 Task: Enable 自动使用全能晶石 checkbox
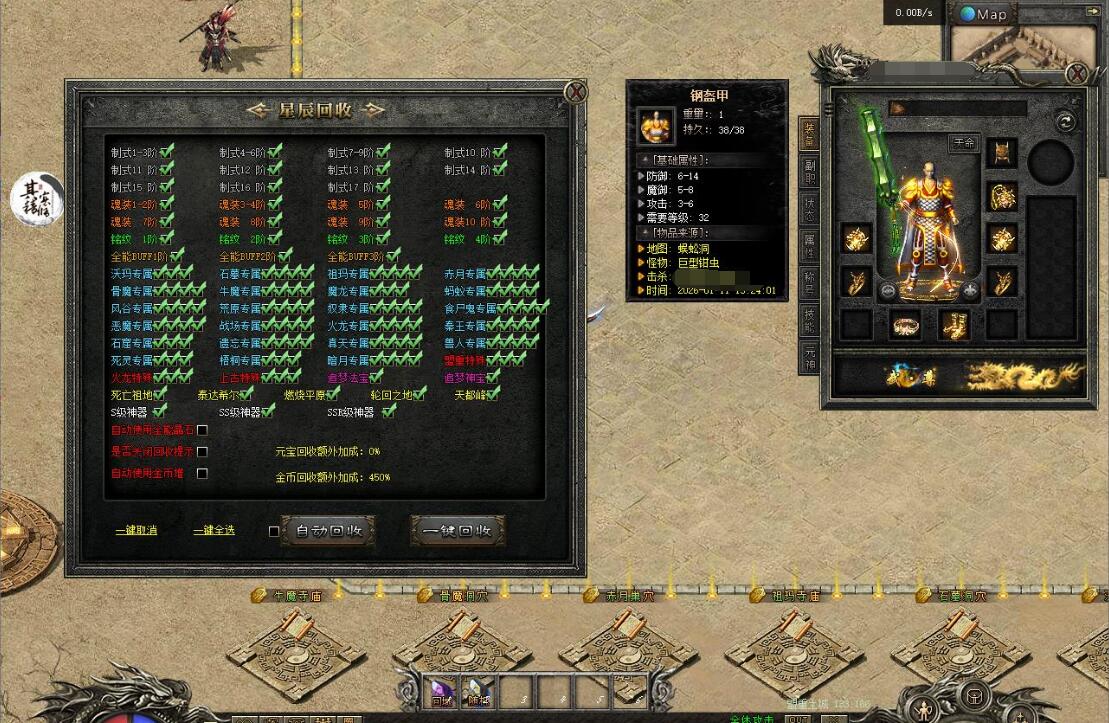pyautogui.click(x=202, y=430)
